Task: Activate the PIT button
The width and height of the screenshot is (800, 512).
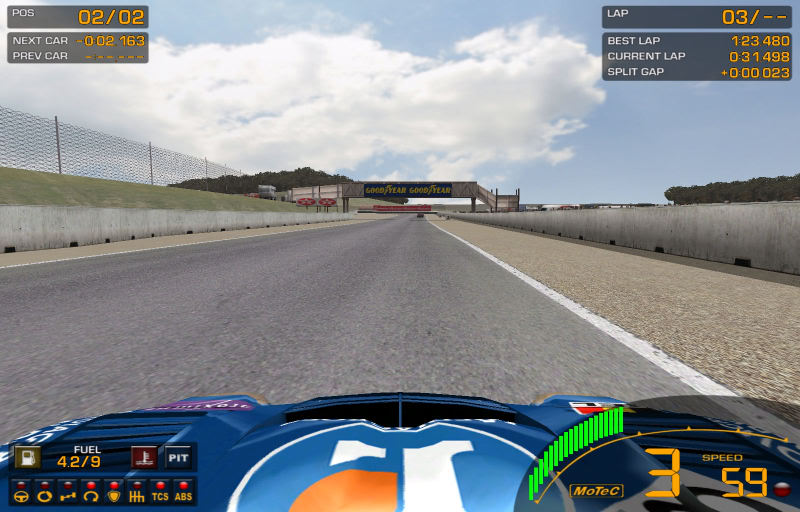Action: coord(178,458)
